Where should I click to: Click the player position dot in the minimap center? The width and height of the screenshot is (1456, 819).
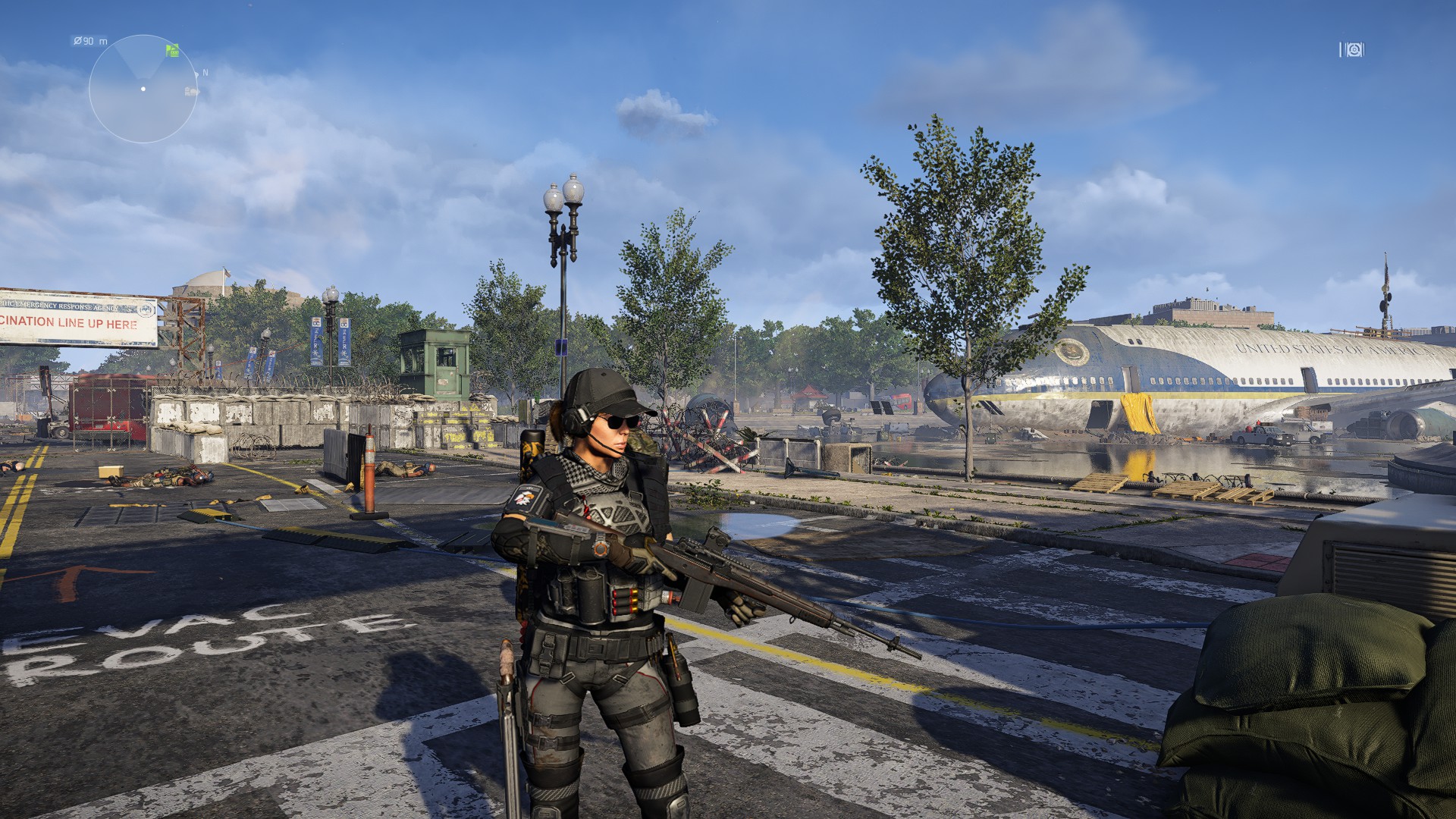143,89
